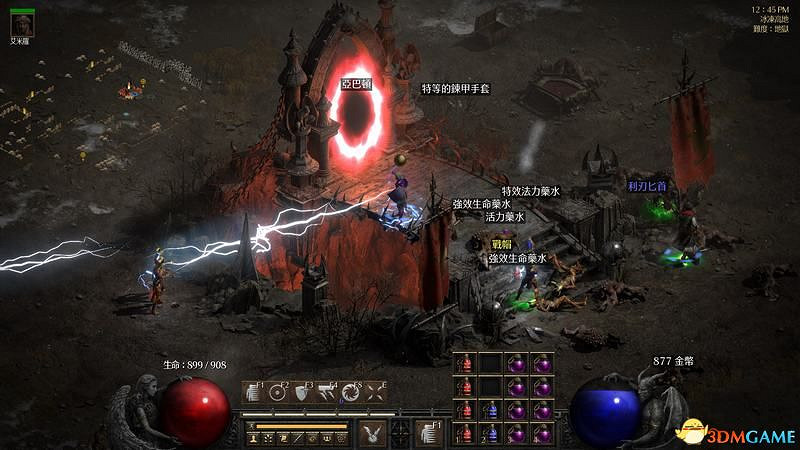Drink the purple rejuvenation potion in belt slot 4
Image resolution: width=800 pixels, height=450 pixels.
(x=542, y=434)
